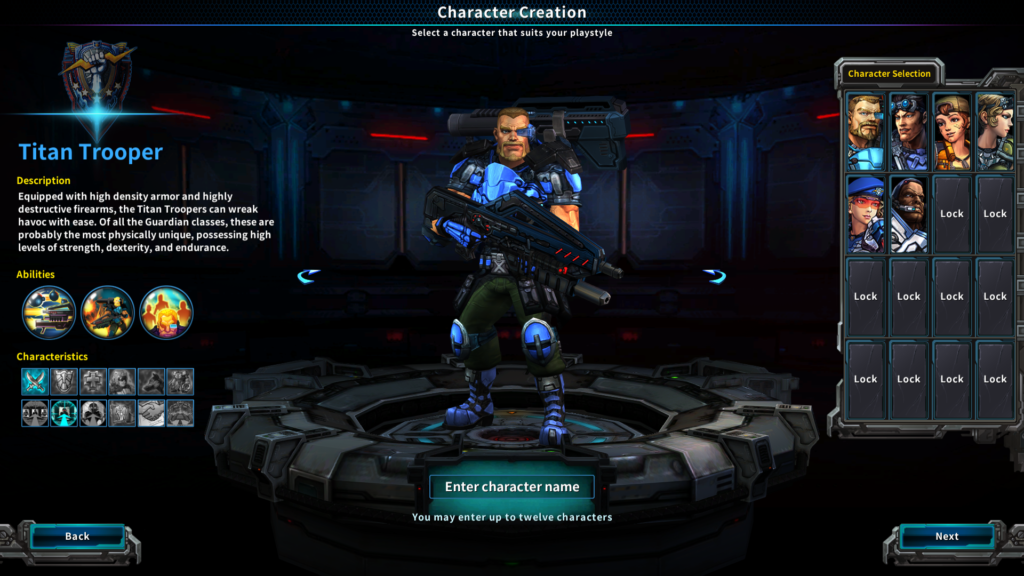Go Back to the previous screen
This screenshot has width=1024, height=576.
(77, 537)
